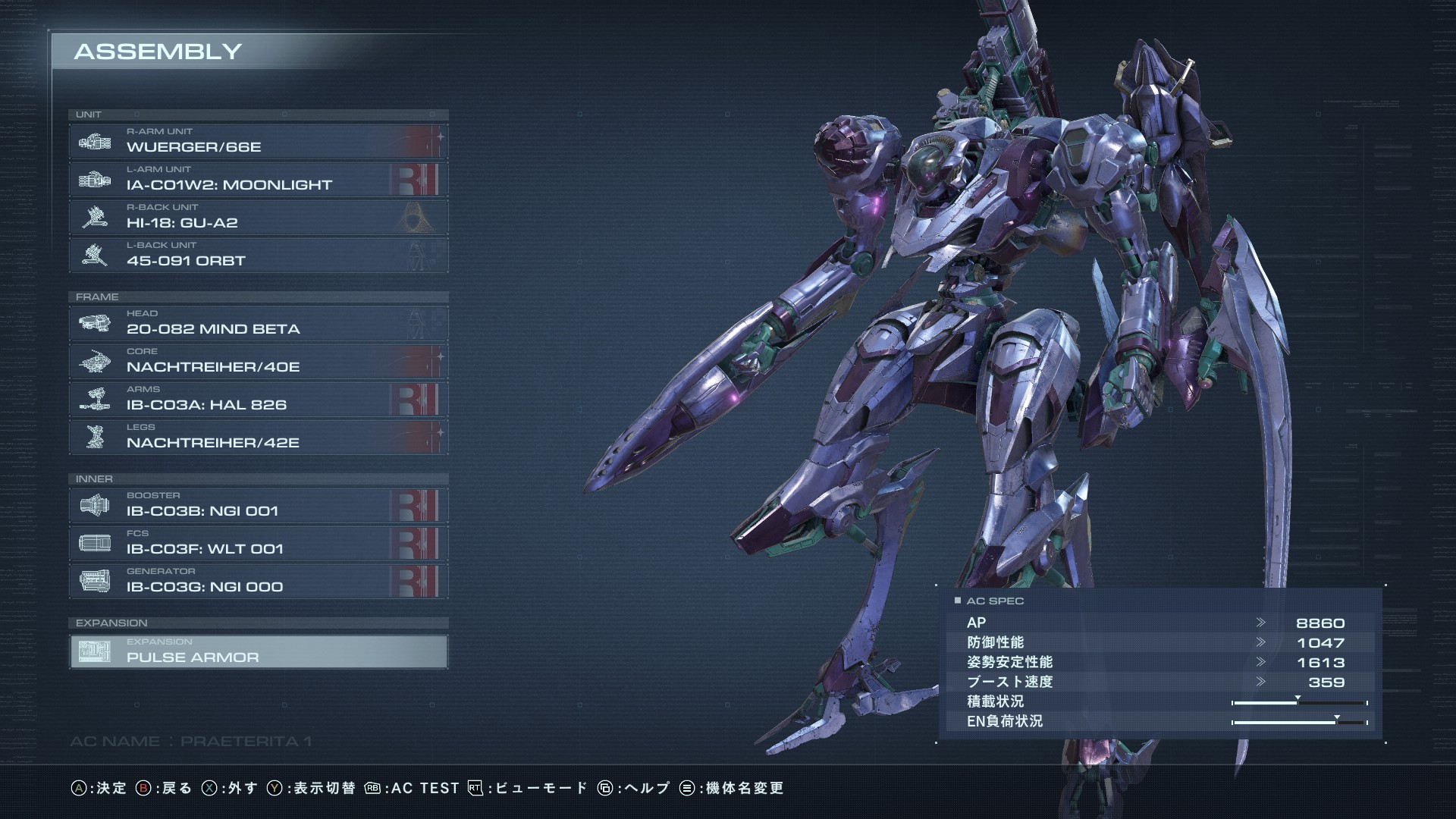The image size is (1456, 819).
Task: Select the IB-C03A: HAL 826 arms
Action: [x=258, y=400]
